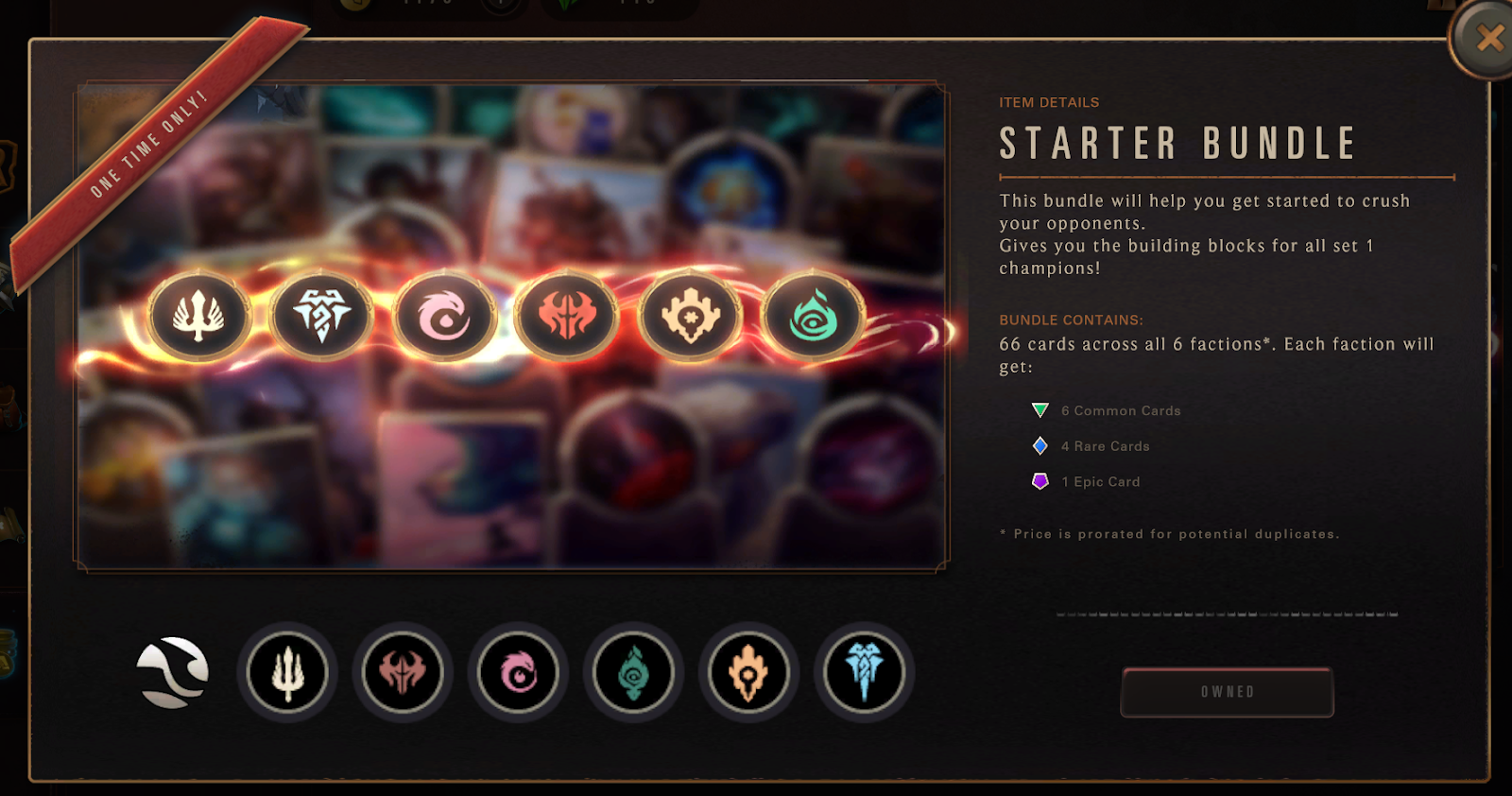
Task: Select the white all-regions swirl filter icon
Action: click(x=172, y=672)
